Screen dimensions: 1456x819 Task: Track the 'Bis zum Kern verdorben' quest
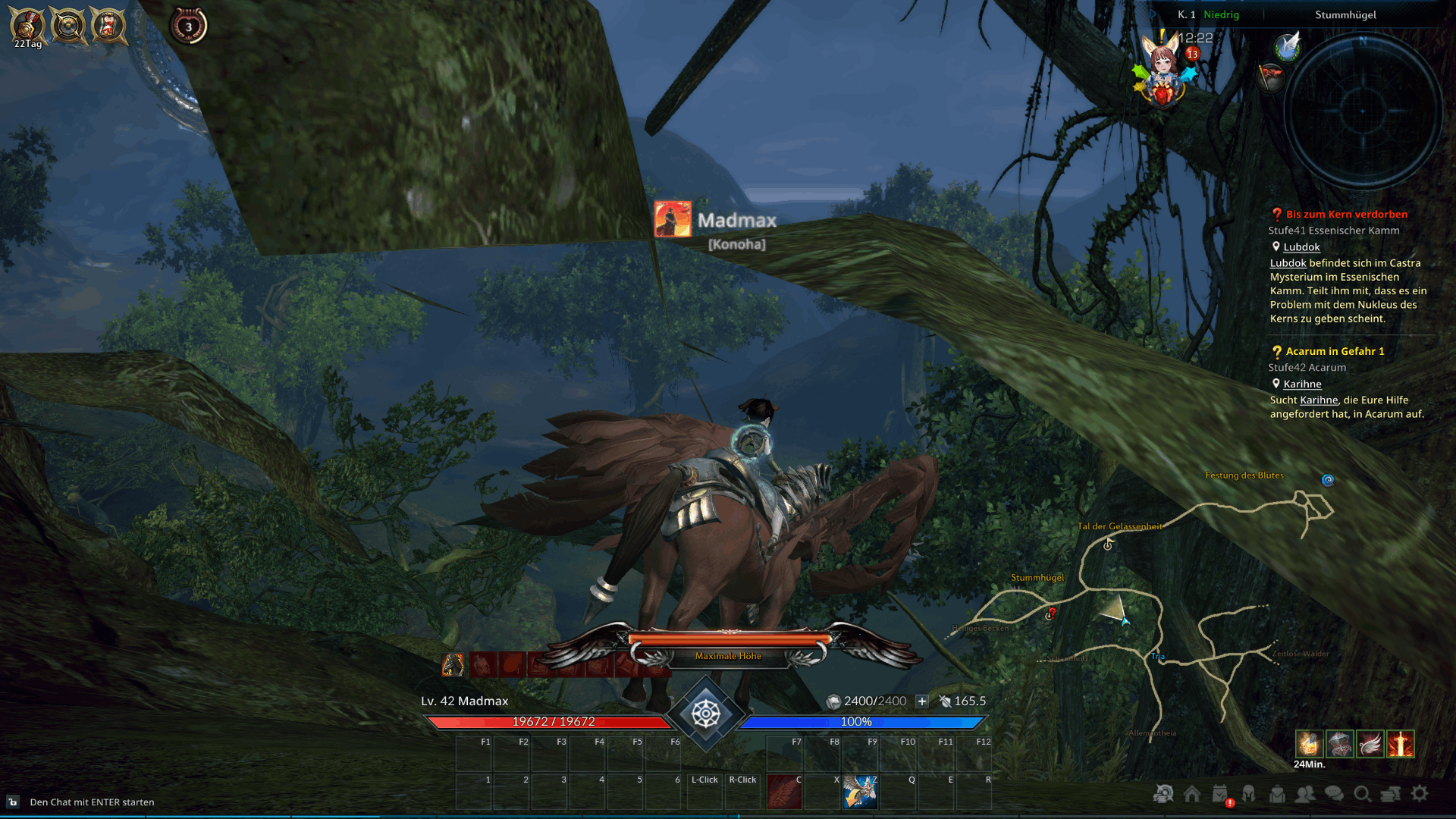click(1346, 215)
